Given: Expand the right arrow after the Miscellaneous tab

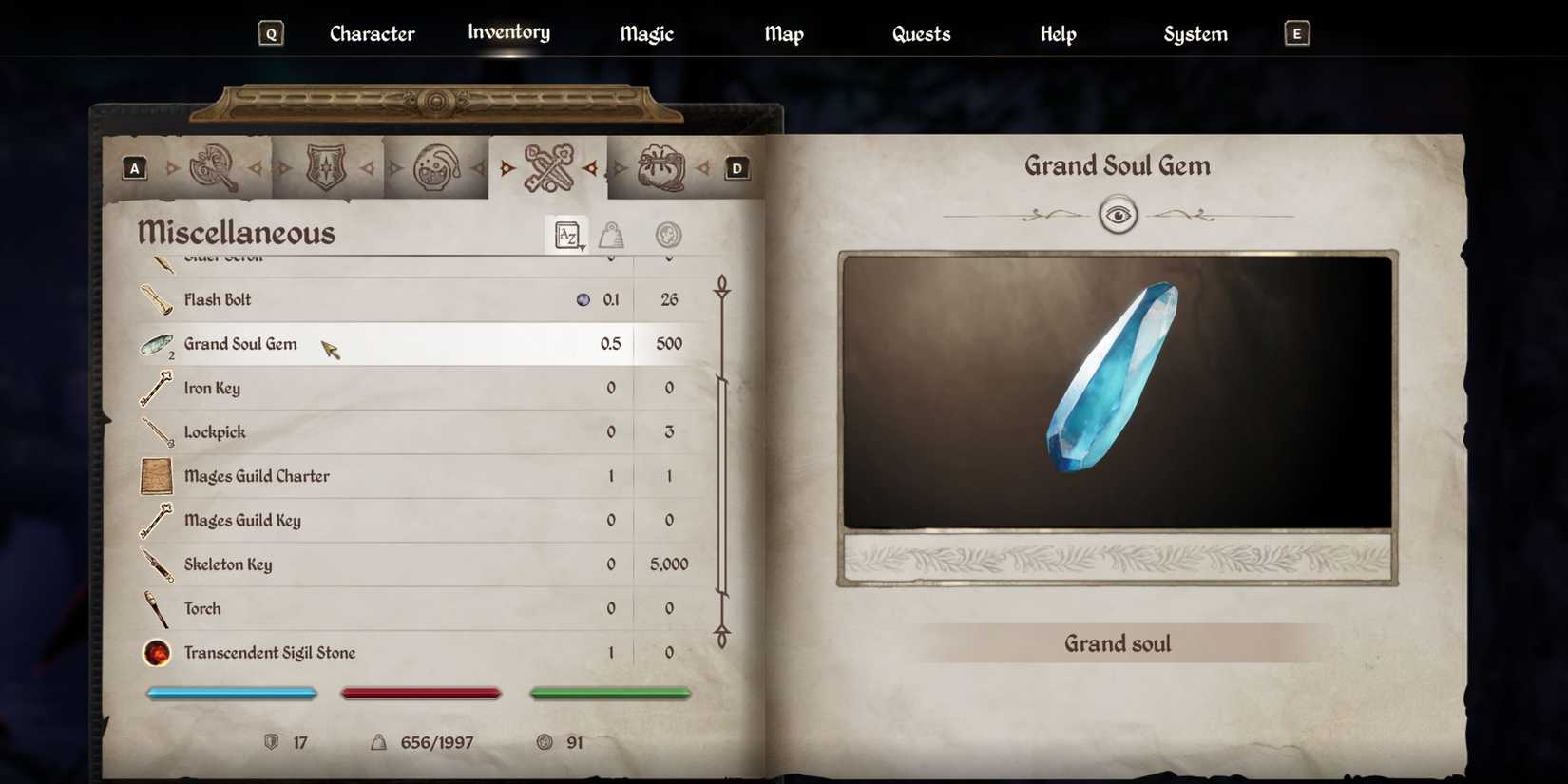Looking at the screenshot, I should click(x=592, y=167).
